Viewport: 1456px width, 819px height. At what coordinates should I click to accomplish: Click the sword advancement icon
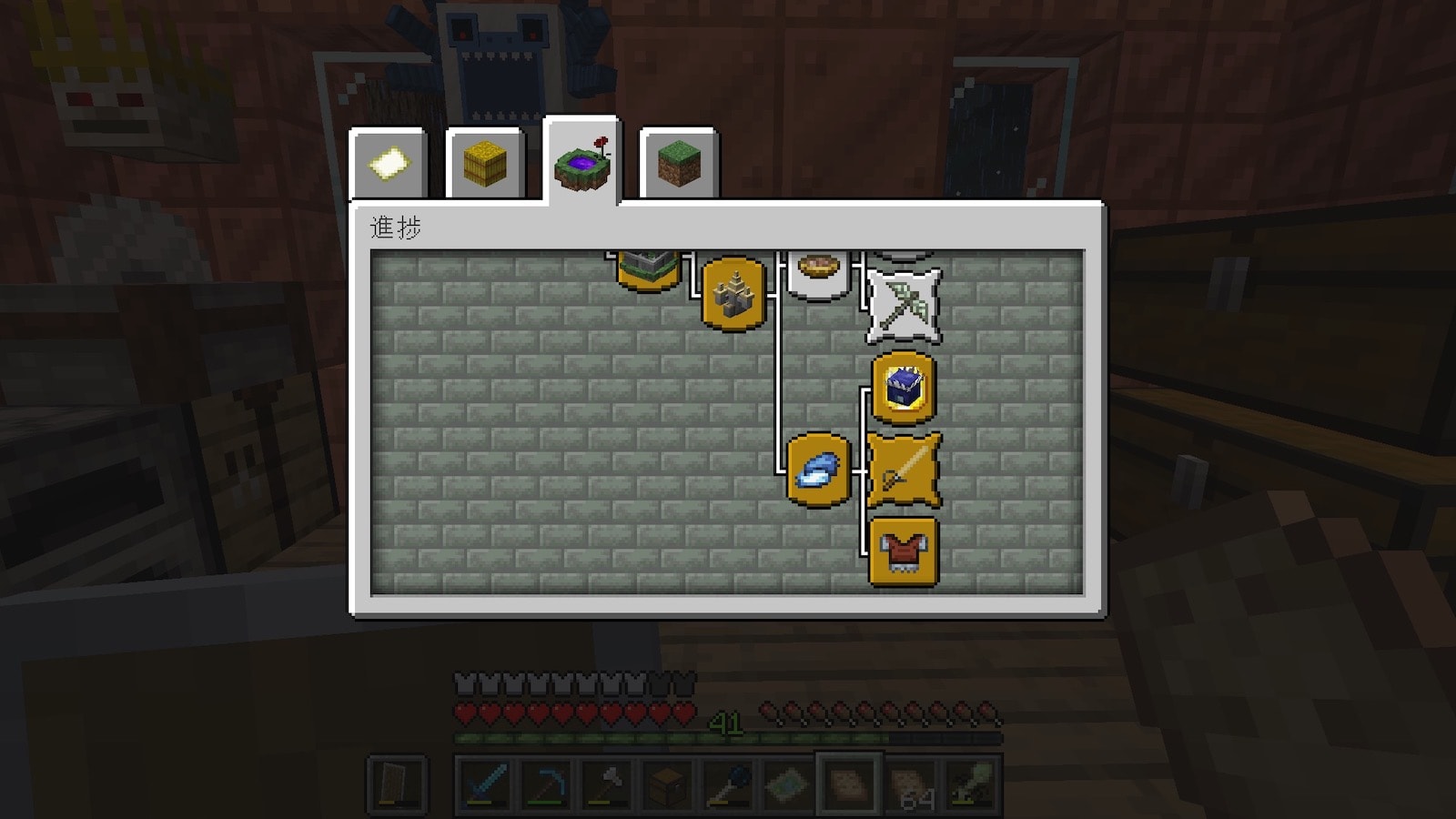coord(904,470)
